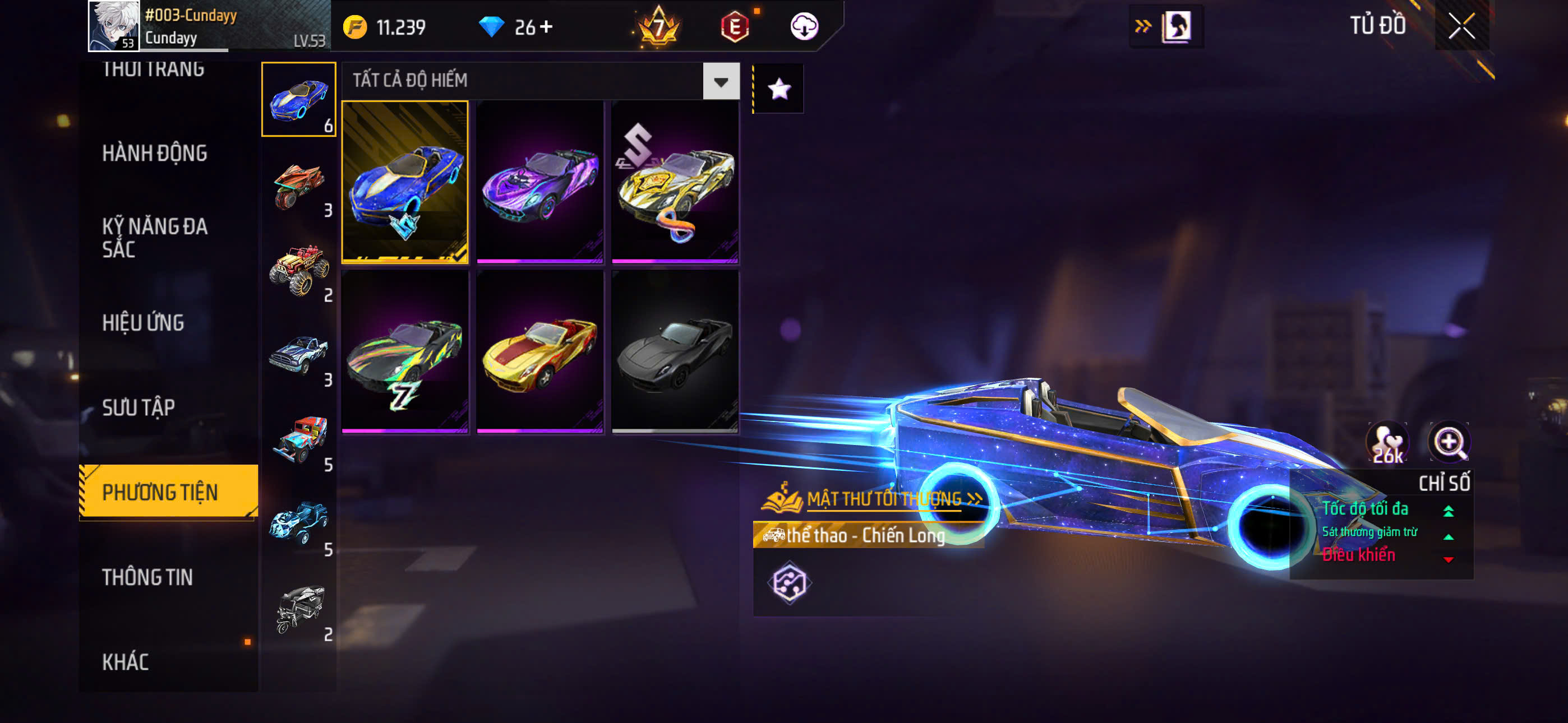
Task: Select the Hiệu Ứng category
Action: pyautogui.click(x=143, y=323)
